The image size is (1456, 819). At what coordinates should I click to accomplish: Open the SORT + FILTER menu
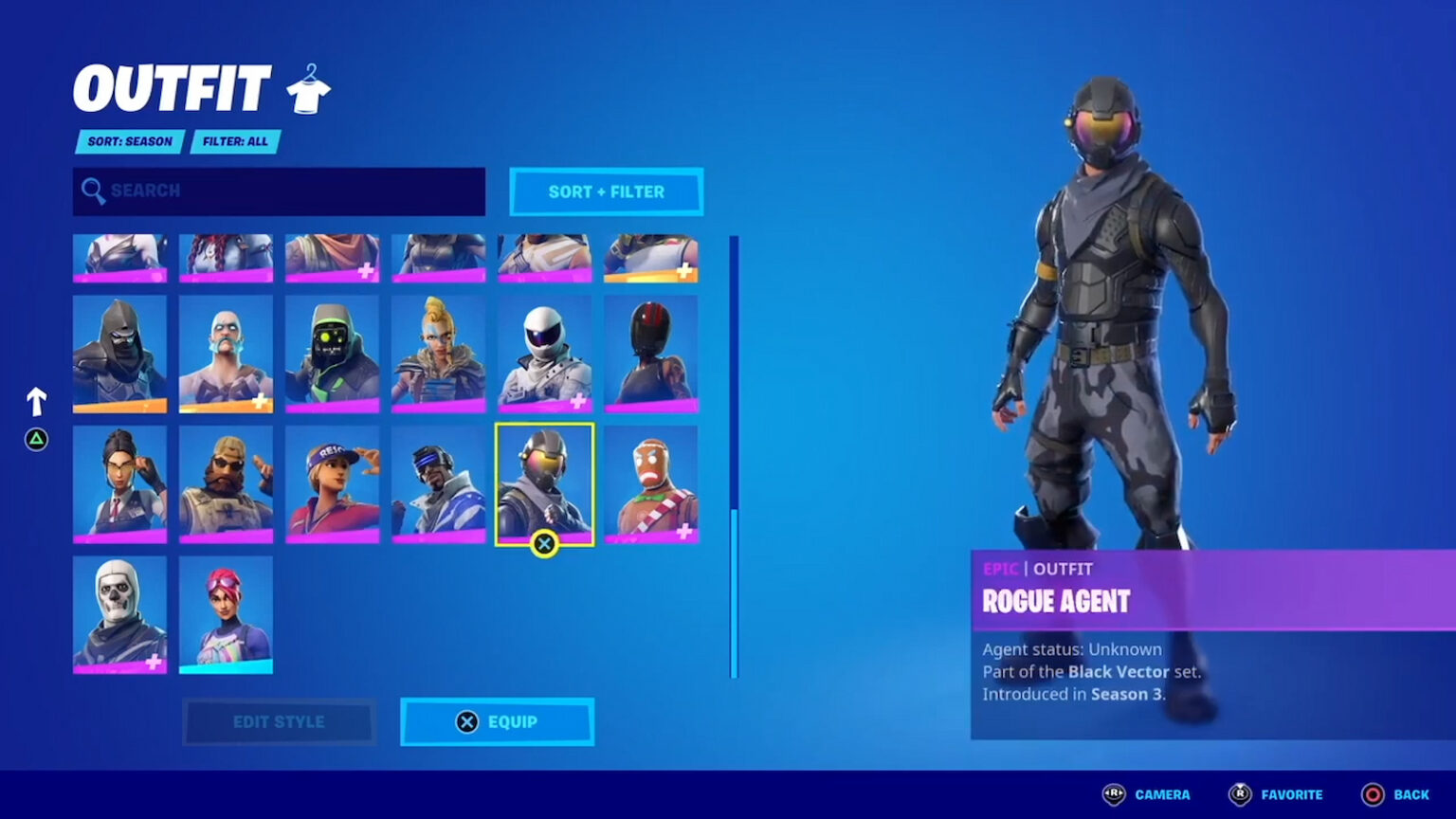click(606, 191)
